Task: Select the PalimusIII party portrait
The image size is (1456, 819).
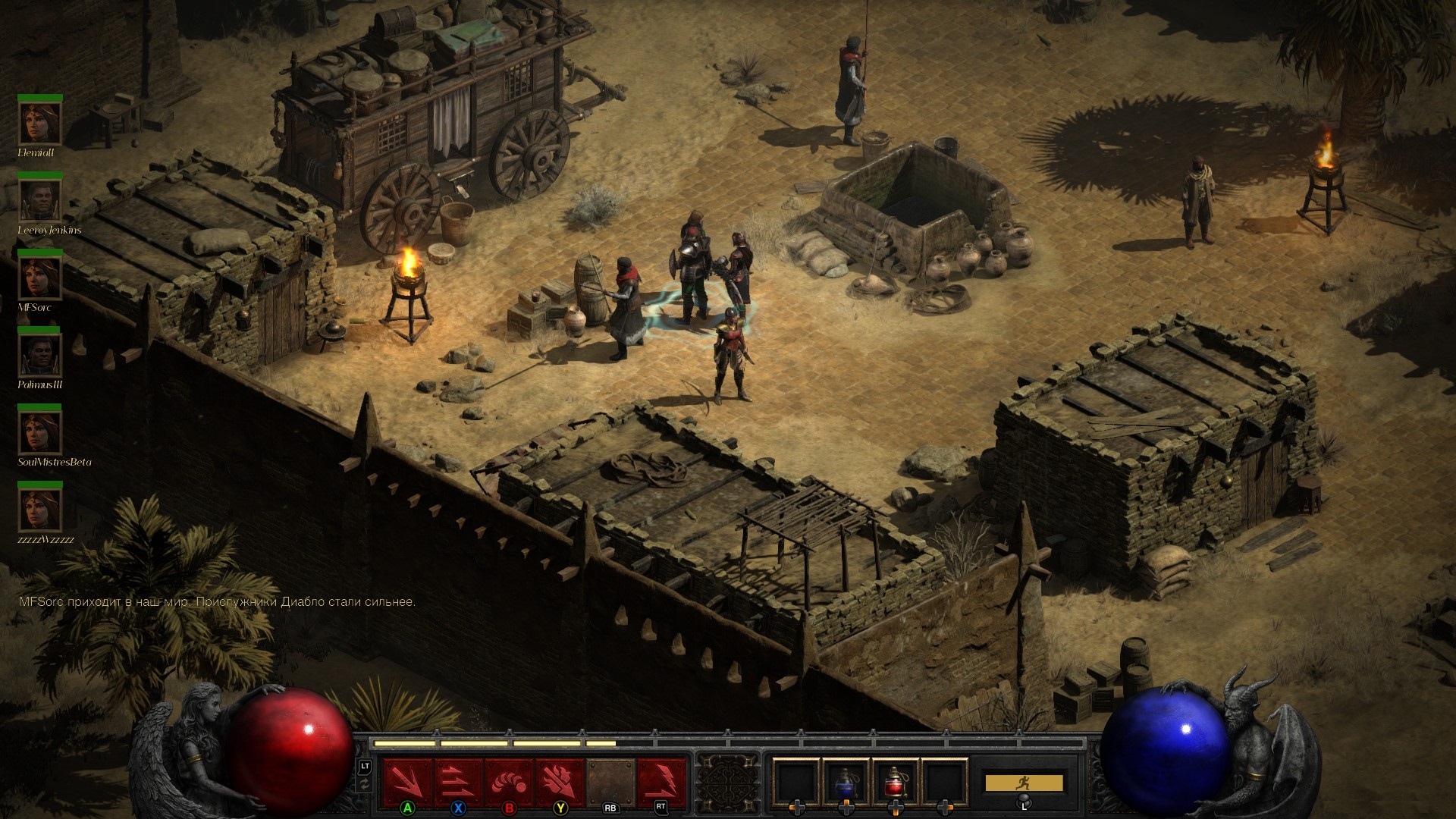Action: coord(39,355)
